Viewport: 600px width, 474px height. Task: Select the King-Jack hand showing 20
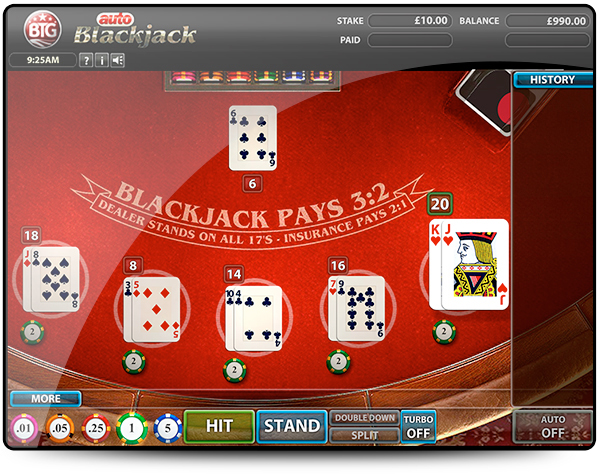click(x=468, y=264)
